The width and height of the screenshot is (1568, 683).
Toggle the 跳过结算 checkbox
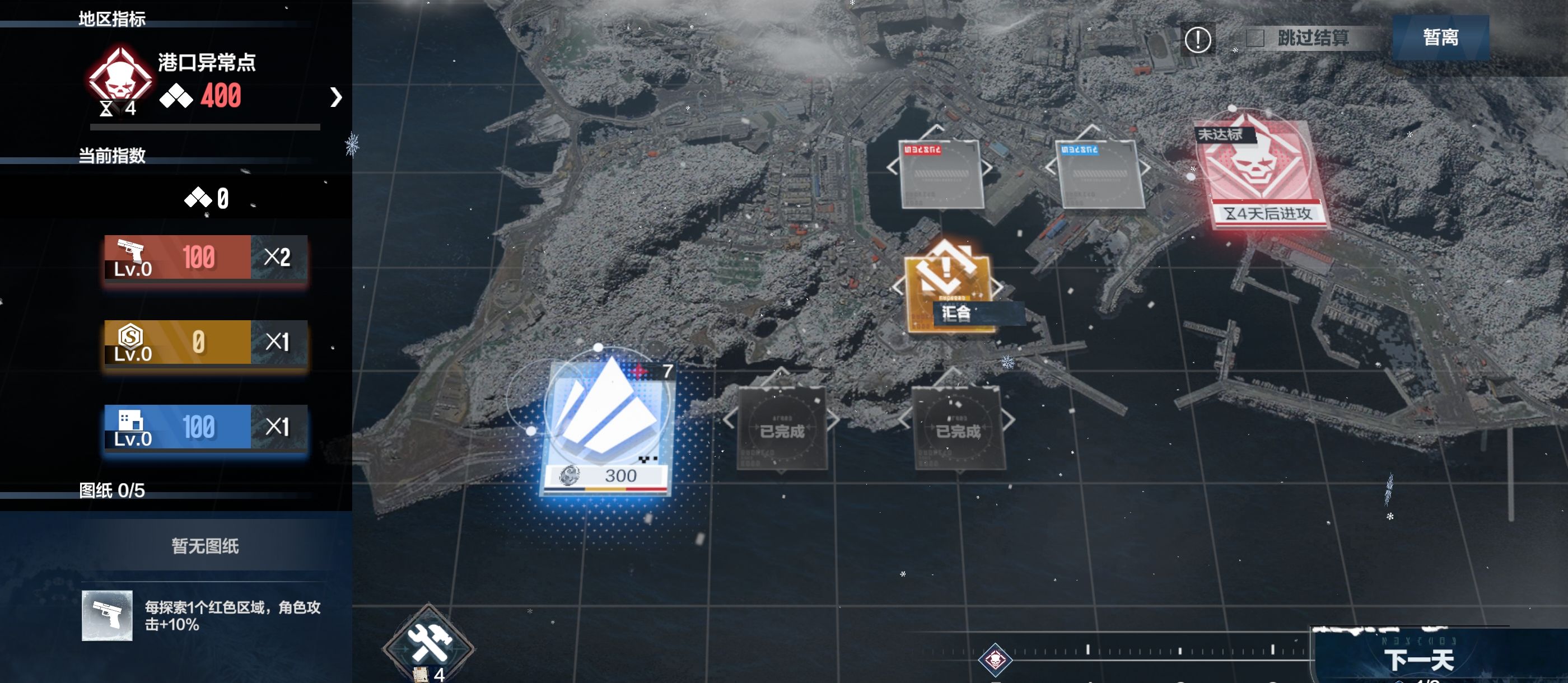pyautogui.click(x=1254, y=39)
